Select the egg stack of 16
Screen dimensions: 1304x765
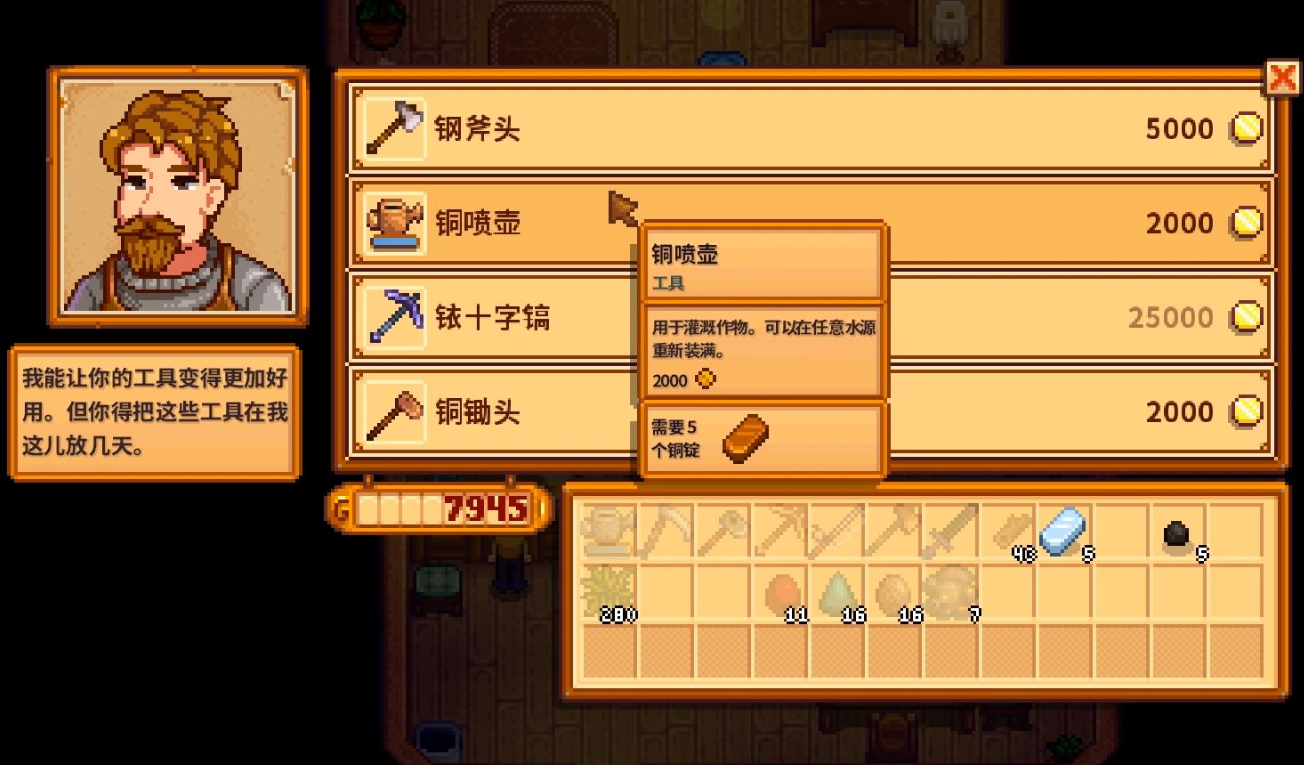(x=893, y=592)
